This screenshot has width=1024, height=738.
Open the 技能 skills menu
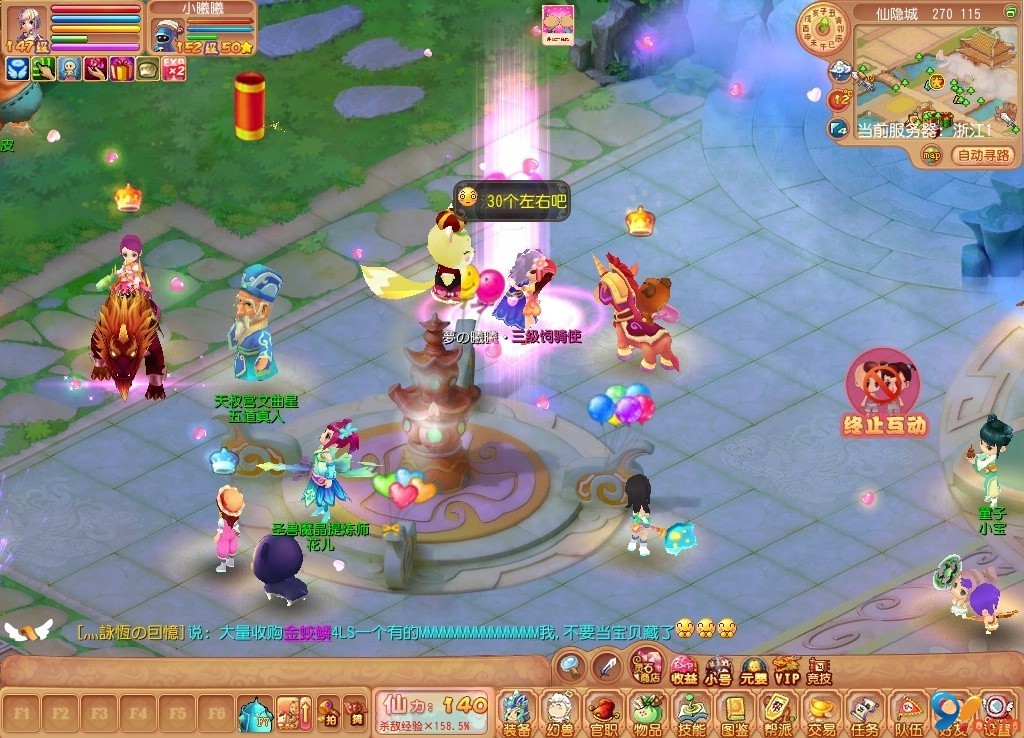point(691,712)
